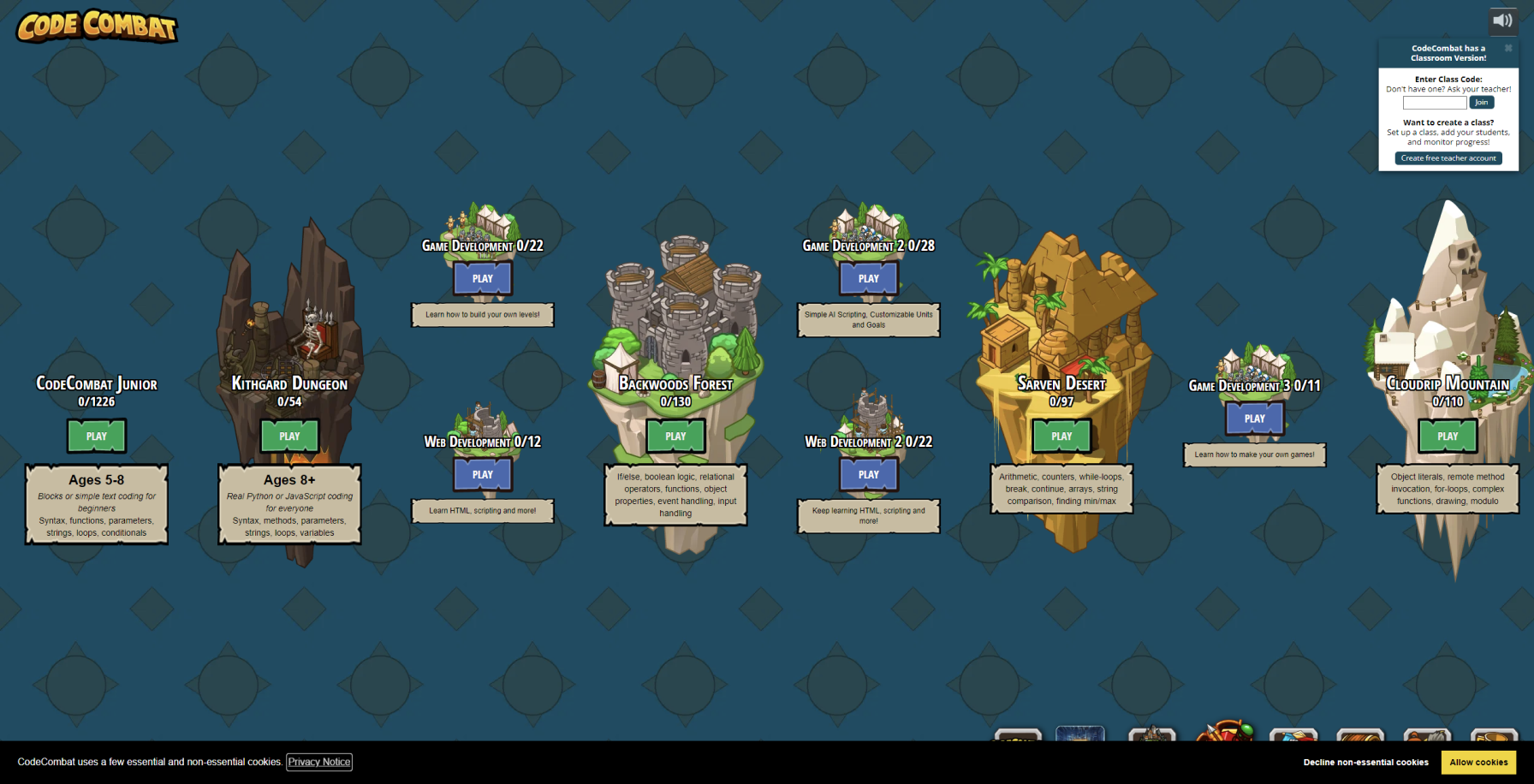The height and width of the screenshot is (784, 1534).
Task: Play the Sarven Desert campaign
Action: [1061, 436]
